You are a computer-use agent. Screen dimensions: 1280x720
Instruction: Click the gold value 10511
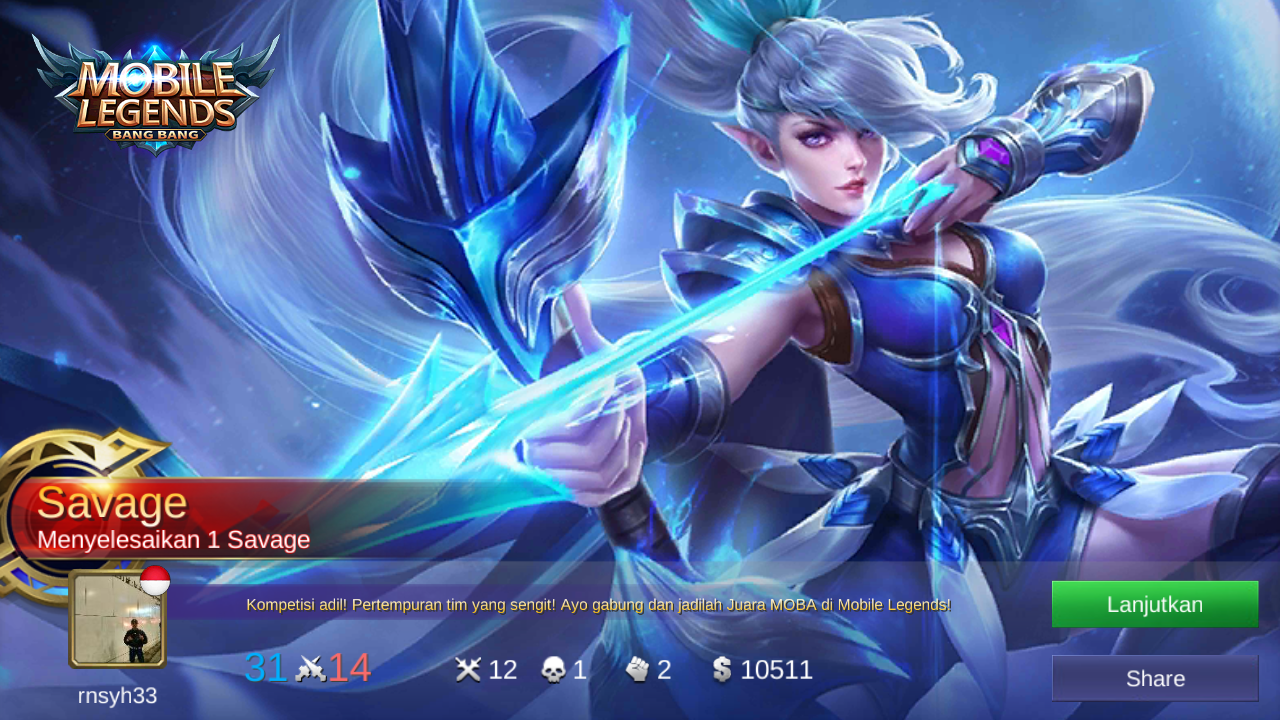pyautogui.click(x=775, y=669)
